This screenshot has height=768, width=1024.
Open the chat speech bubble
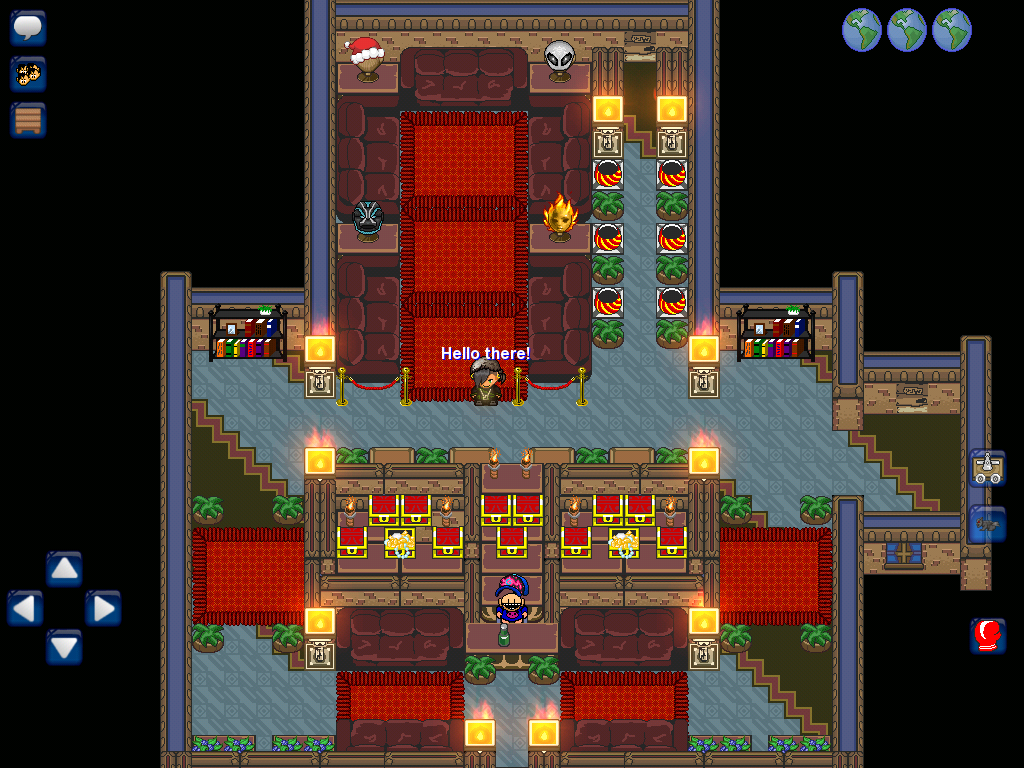[28, 28]
